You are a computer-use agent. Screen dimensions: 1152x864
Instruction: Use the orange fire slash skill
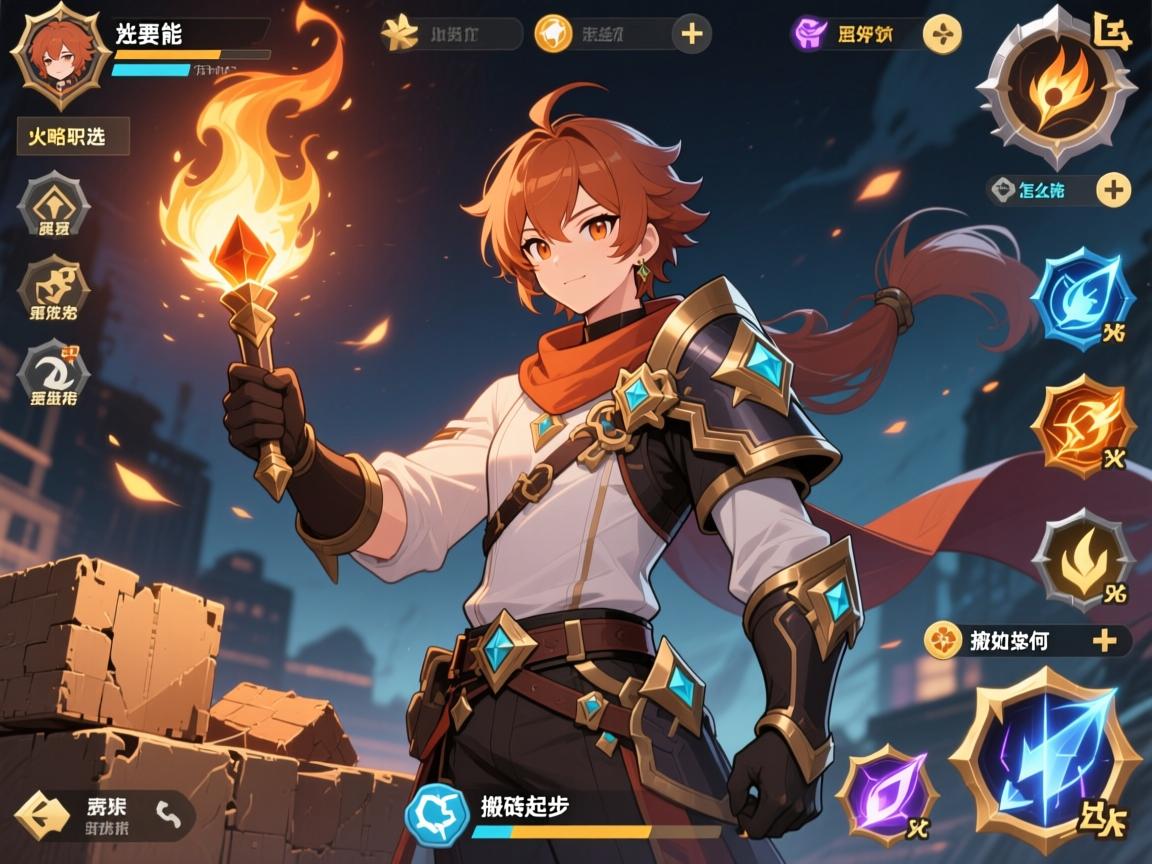click(1082, 427)
